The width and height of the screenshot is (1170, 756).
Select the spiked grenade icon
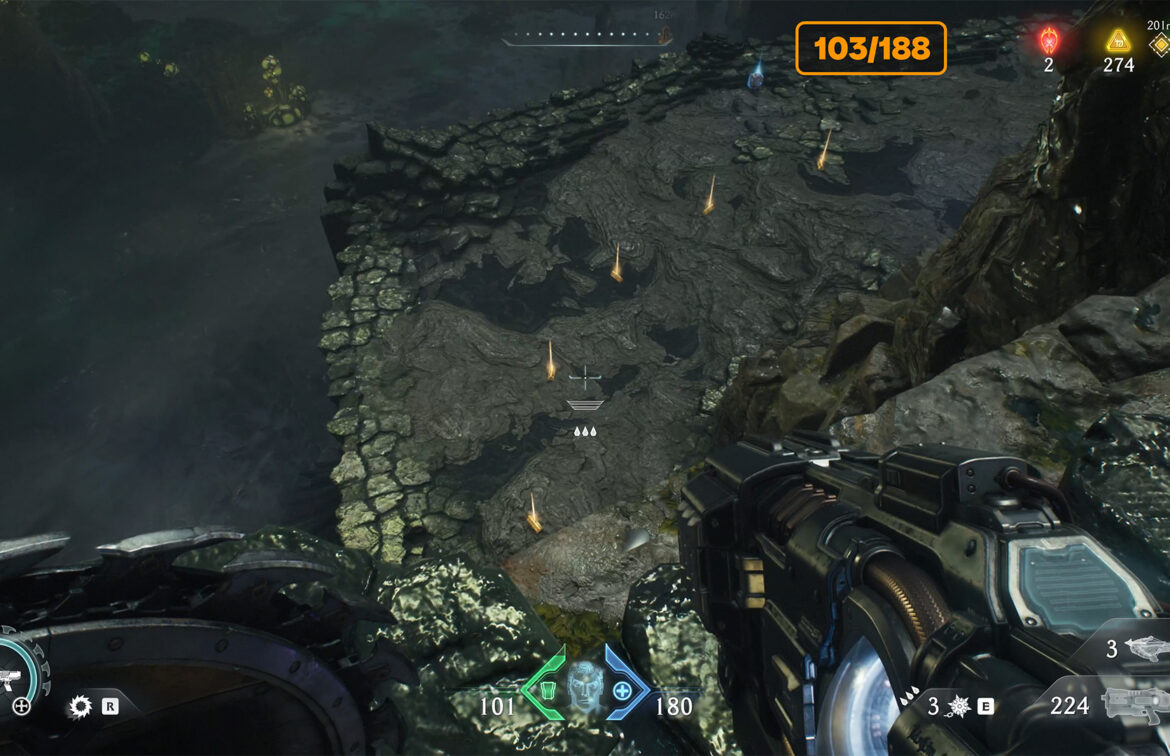[x=959, y=706]
